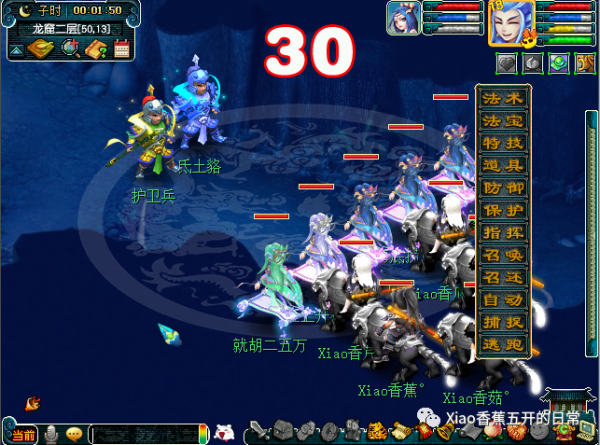600x445 pixels.
Task: Click the 当前 chat channel button
Action: click(x=24, y=434)
